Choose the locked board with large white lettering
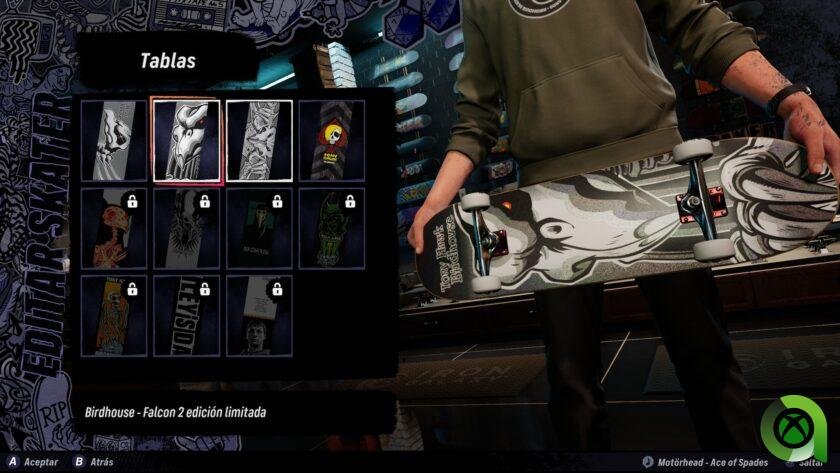This screenshot has width=840, height=473. click(186, 315)
